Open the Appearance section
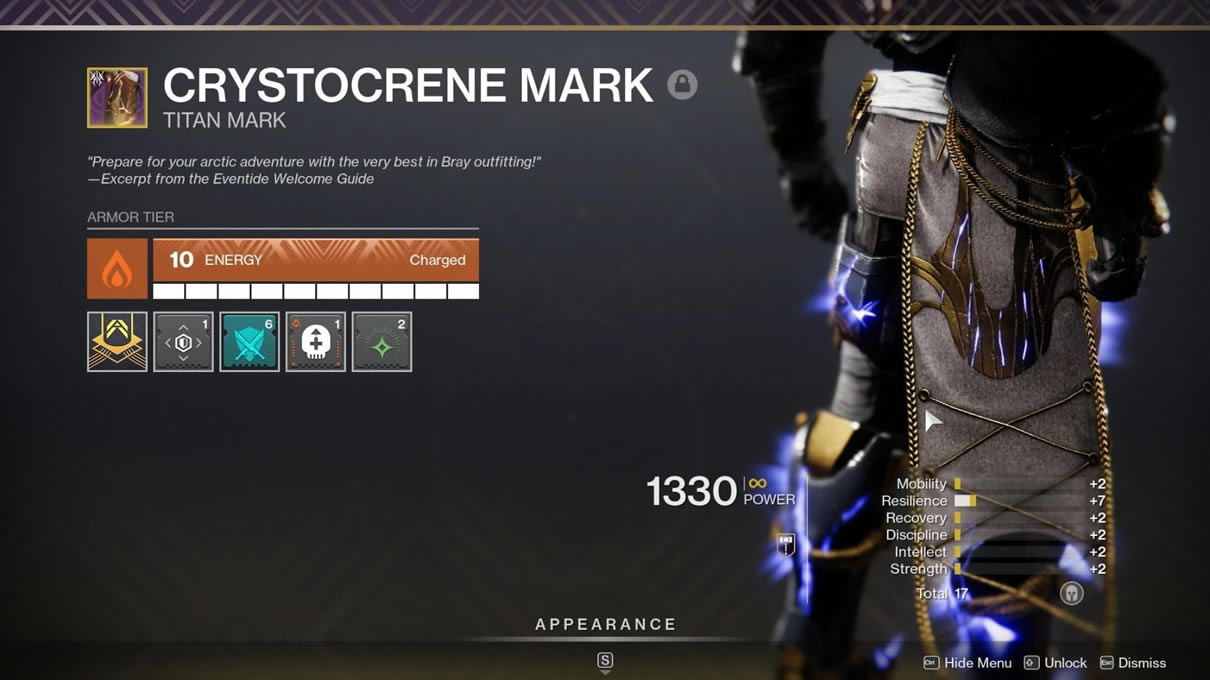1210x680 pixels. pyautogui.click(x=605, y=625)
